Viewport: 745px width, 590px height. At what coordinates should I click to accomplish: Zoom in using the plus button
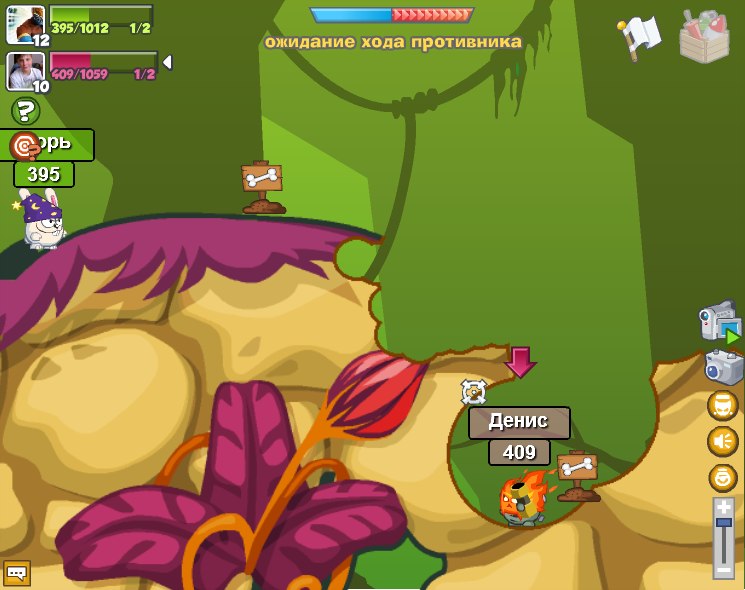[x=723, y=508]
